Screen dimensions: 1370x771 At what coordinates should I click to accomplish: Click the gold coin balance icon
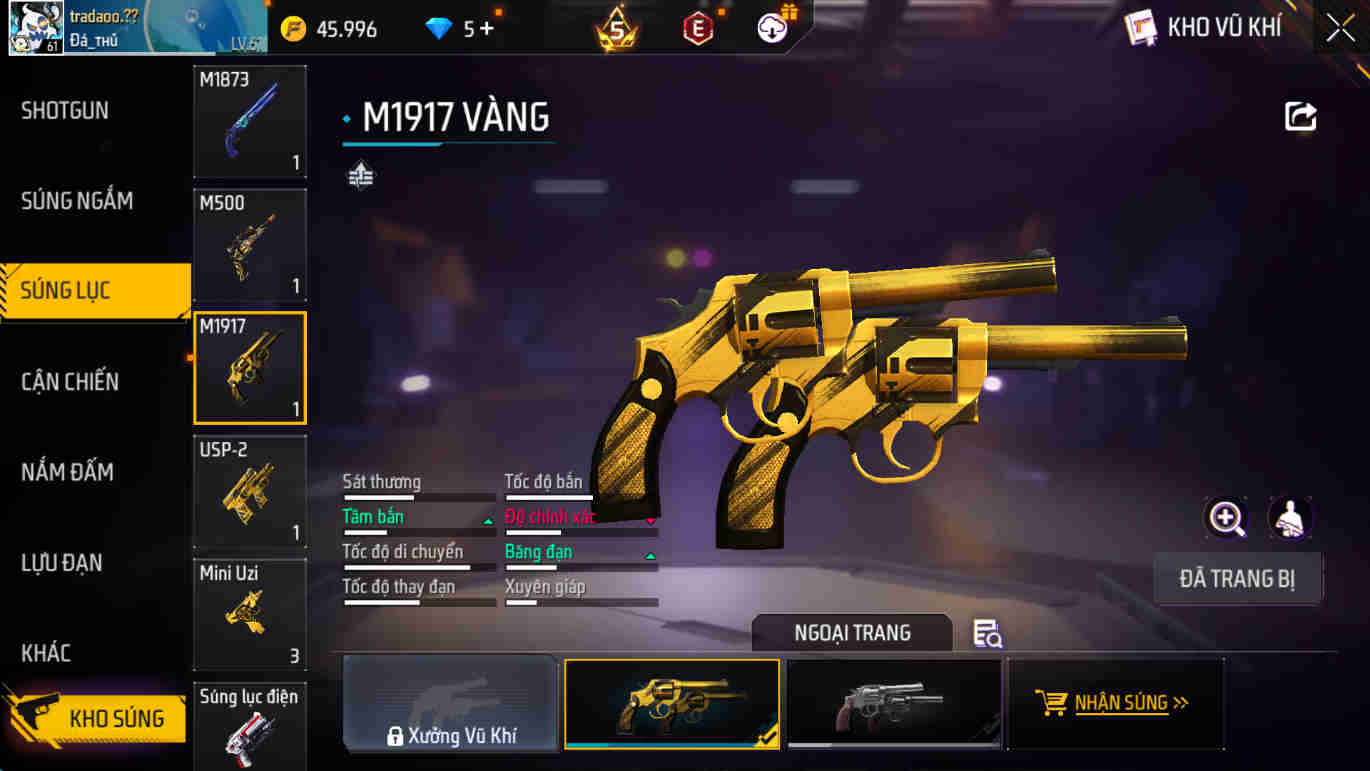pyautogui.click(x=294, y=29)
